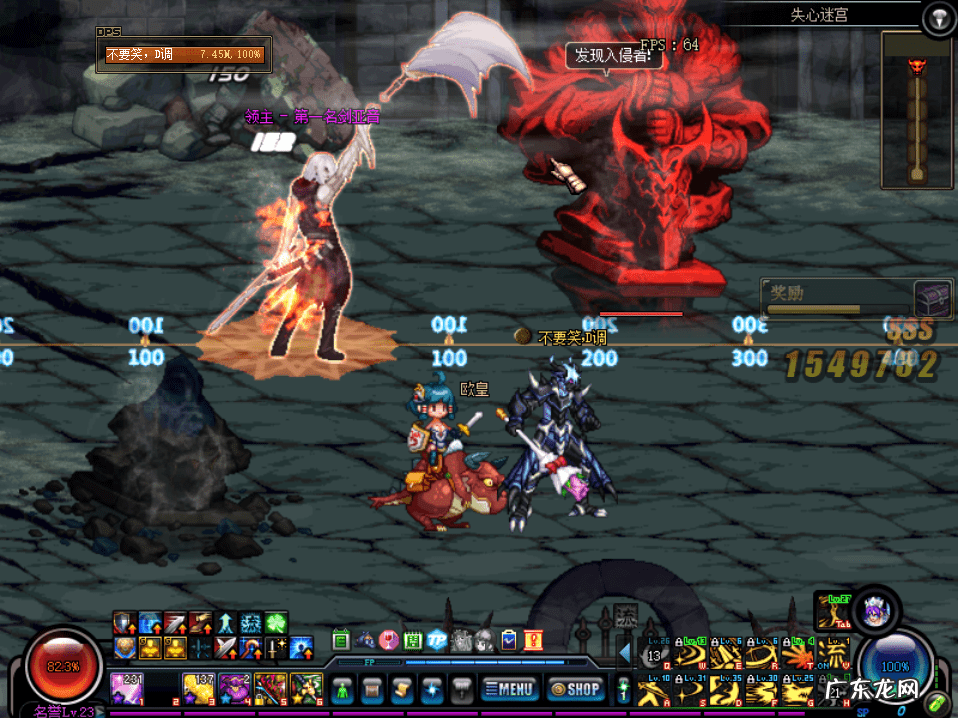Use the consumable in quick slot 1
This screenshot has height=718, width=958.
(x=128, y=688)
